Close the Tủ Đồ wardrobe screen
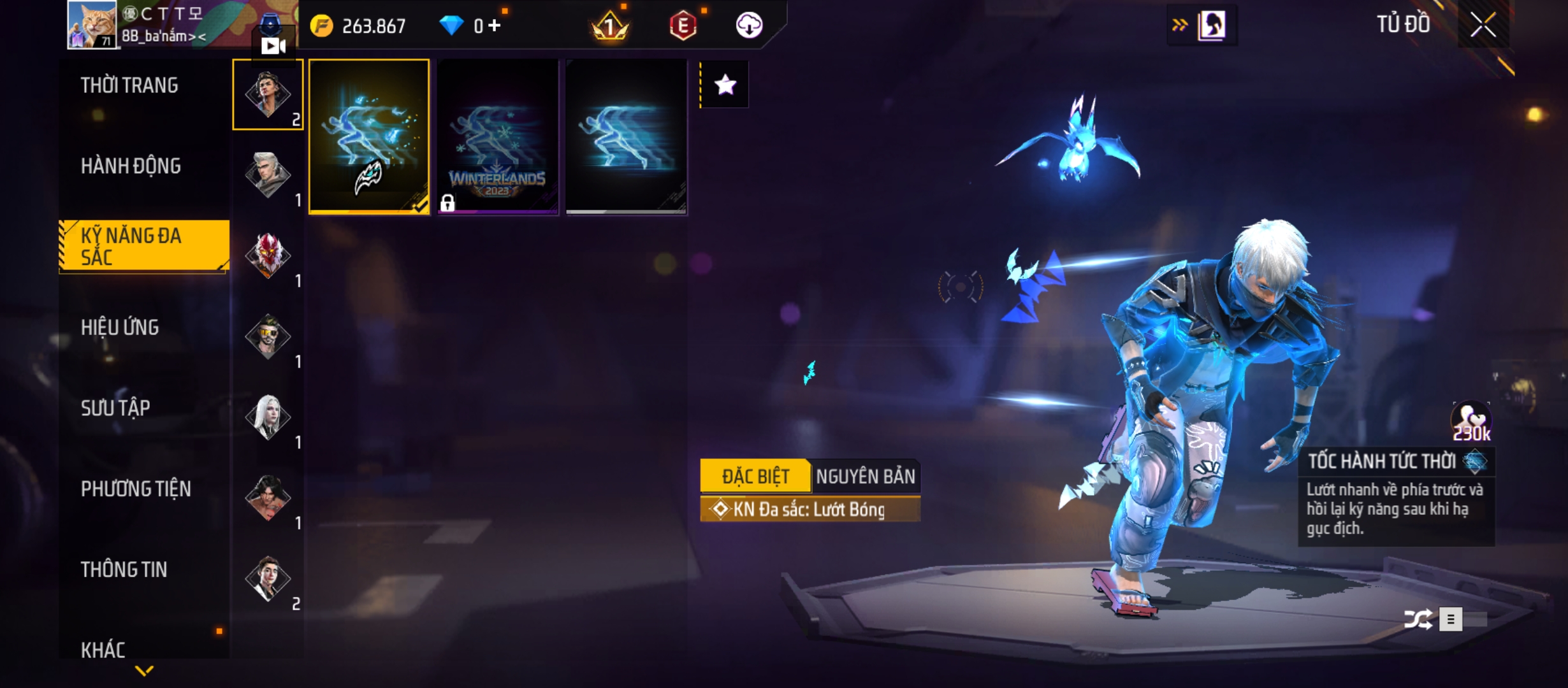The height and width of the screenshot is (688, 1568). [1483, 25]
